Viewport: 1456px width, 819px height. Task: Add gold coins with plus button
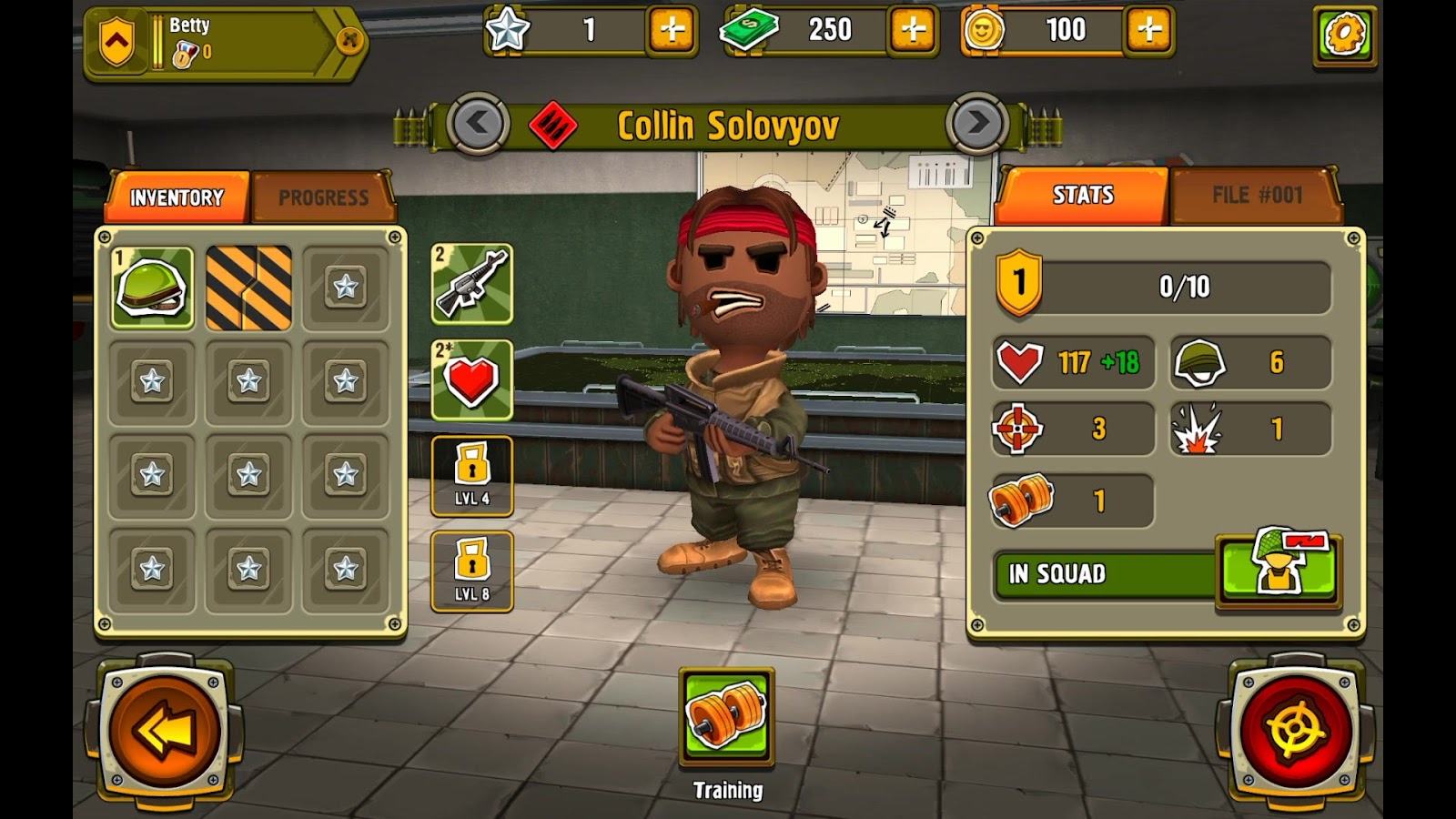click(x=1149, y=31)
